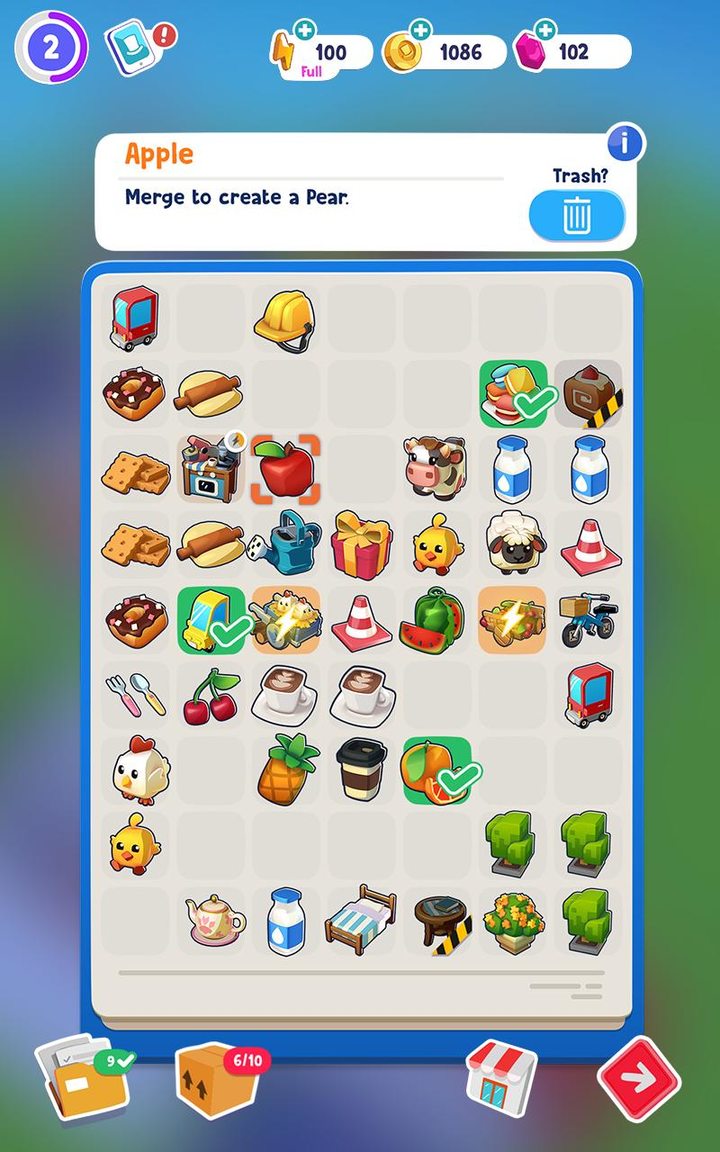The height and width of the screenshot is (1152, 720).
Task: Choose the watermelon tile
Action: (436, 620)
